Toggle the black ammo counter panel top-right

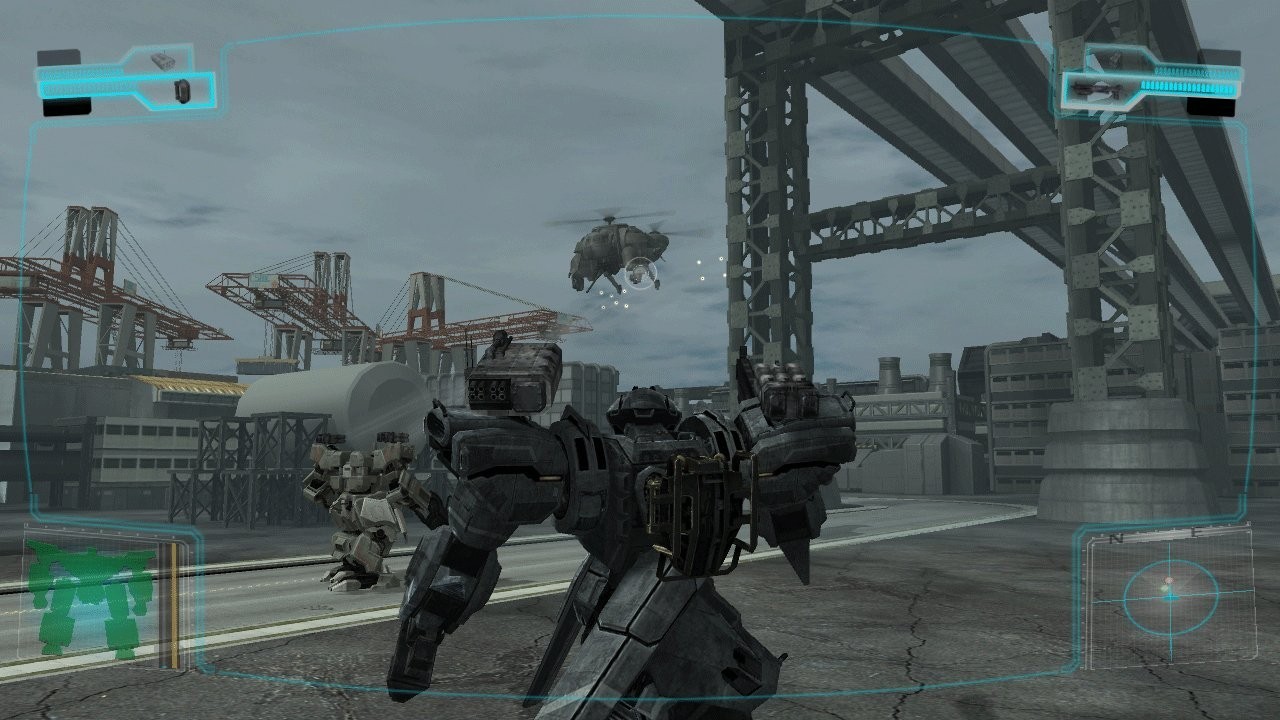[x=1212, y=106]
